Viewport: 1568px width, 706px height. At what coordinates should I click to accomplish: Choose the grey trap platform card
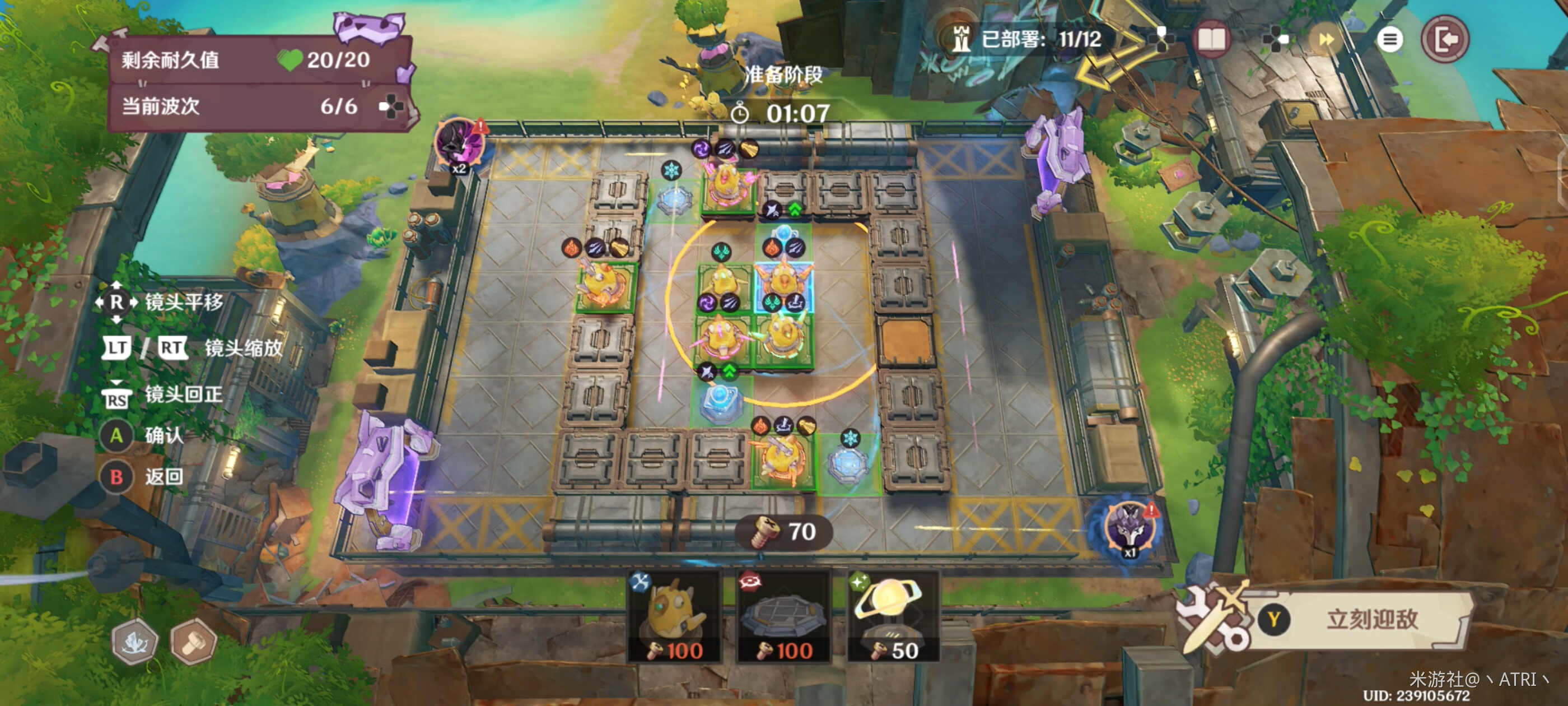783,616
